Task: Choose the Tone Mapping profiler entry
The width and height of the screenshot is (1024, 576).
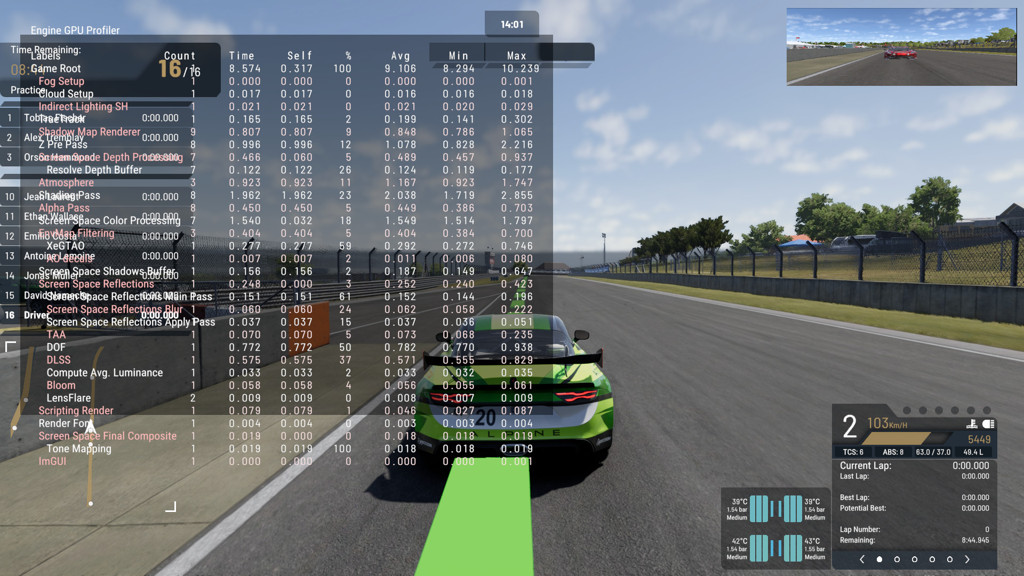Action: (x=78, y=449)
